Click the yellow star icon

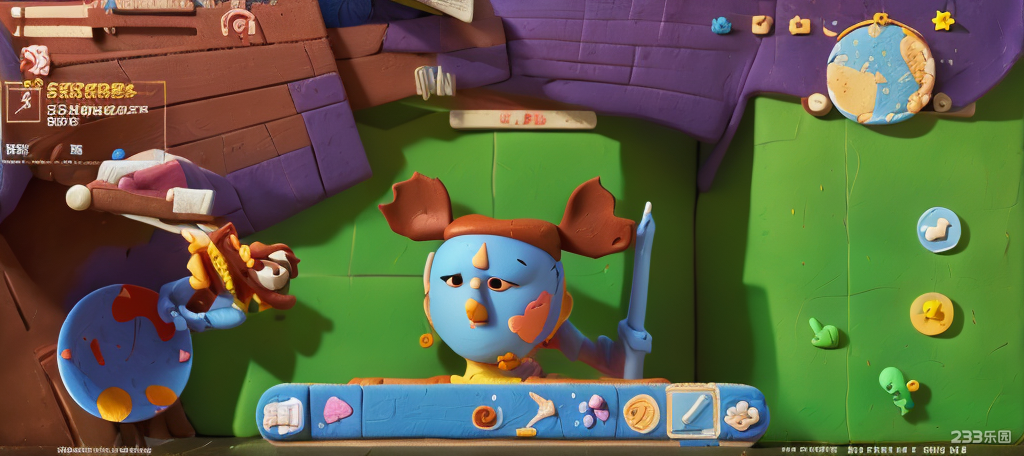click(942, 20)
